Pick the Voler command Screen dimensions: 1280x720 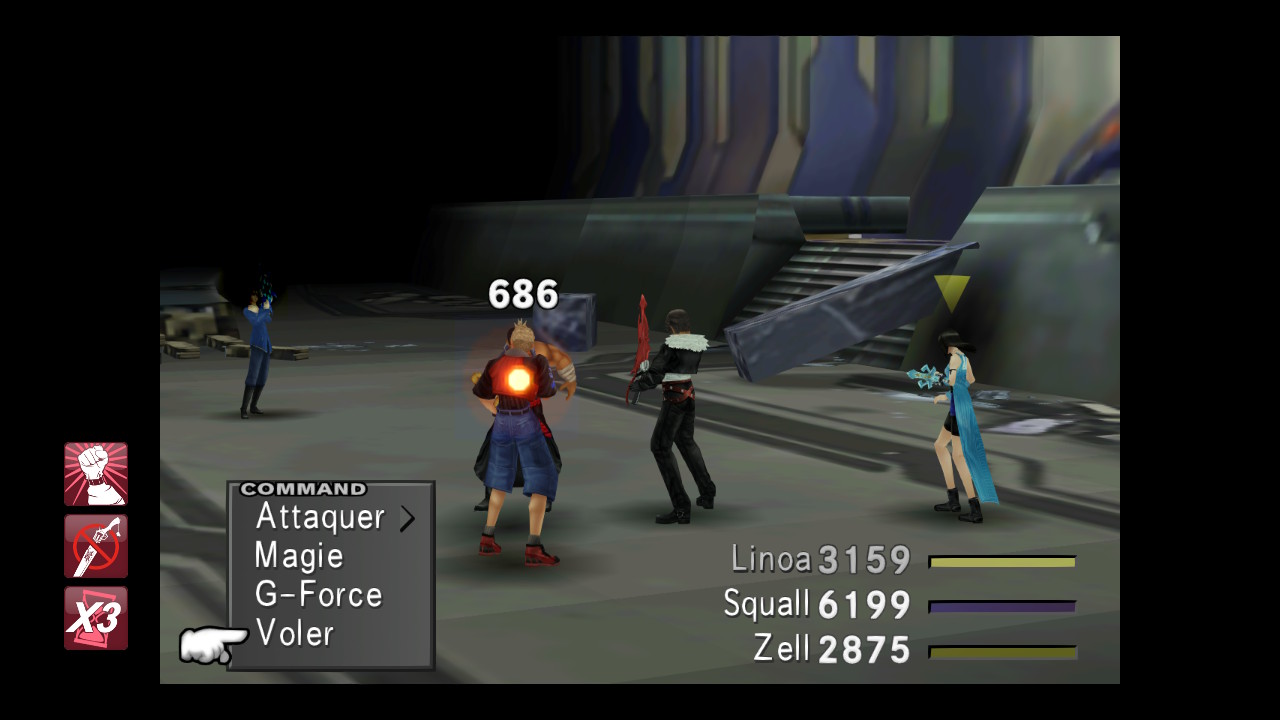[294, 633]
